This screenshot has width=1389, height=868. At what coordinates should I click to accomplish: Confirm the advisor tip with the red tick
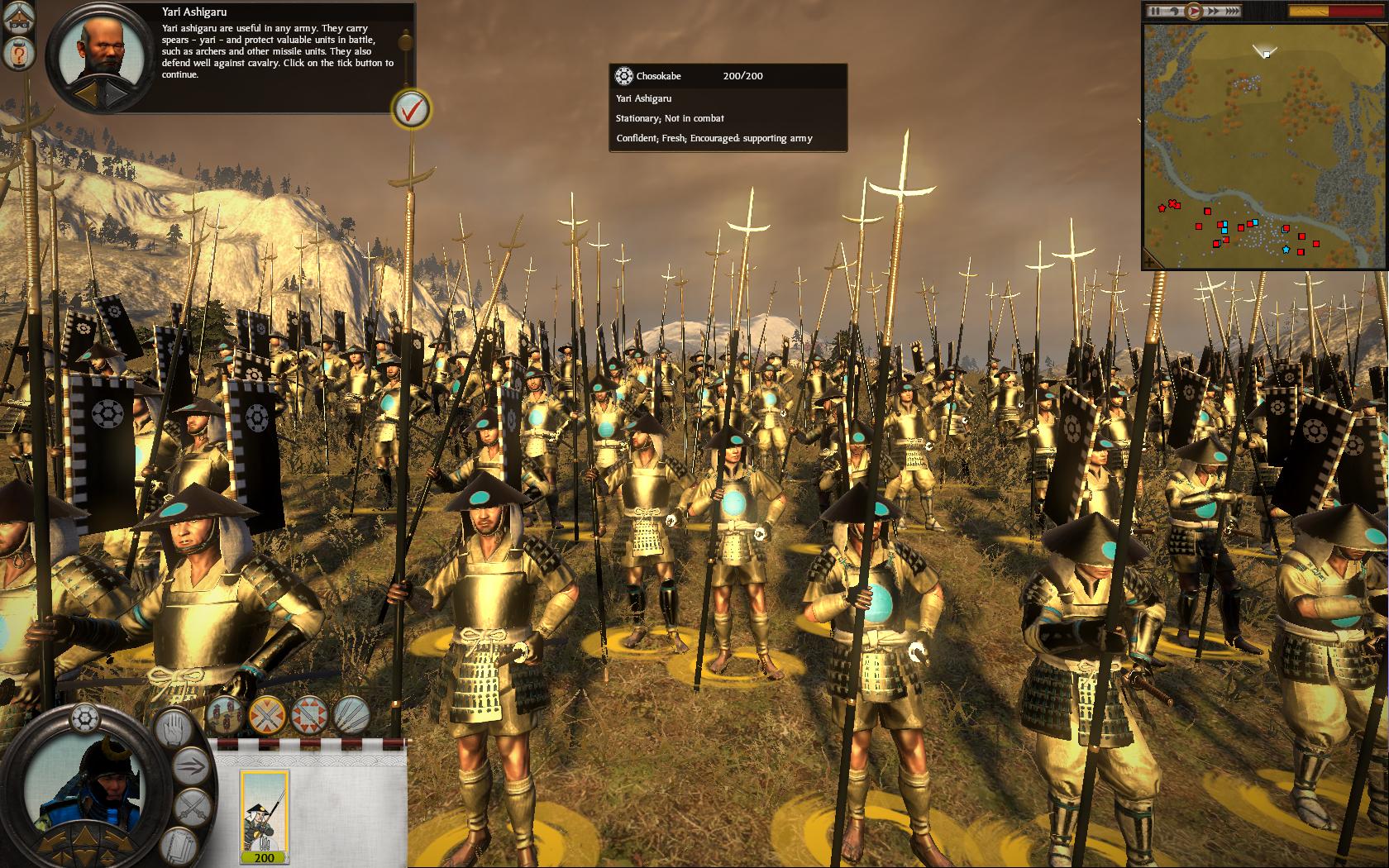411,108
